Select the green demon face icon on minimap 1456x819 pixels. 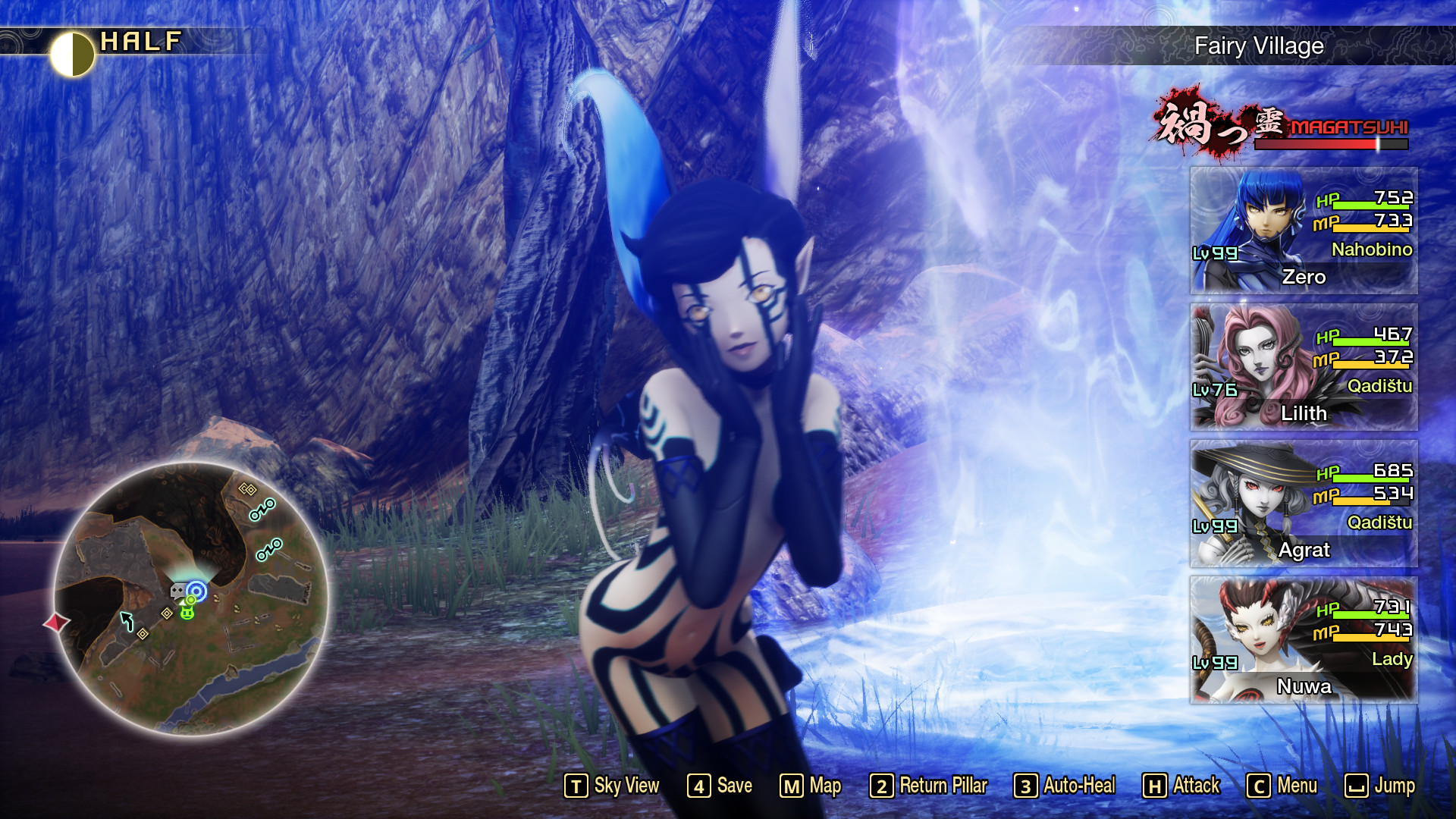[187, 613]
